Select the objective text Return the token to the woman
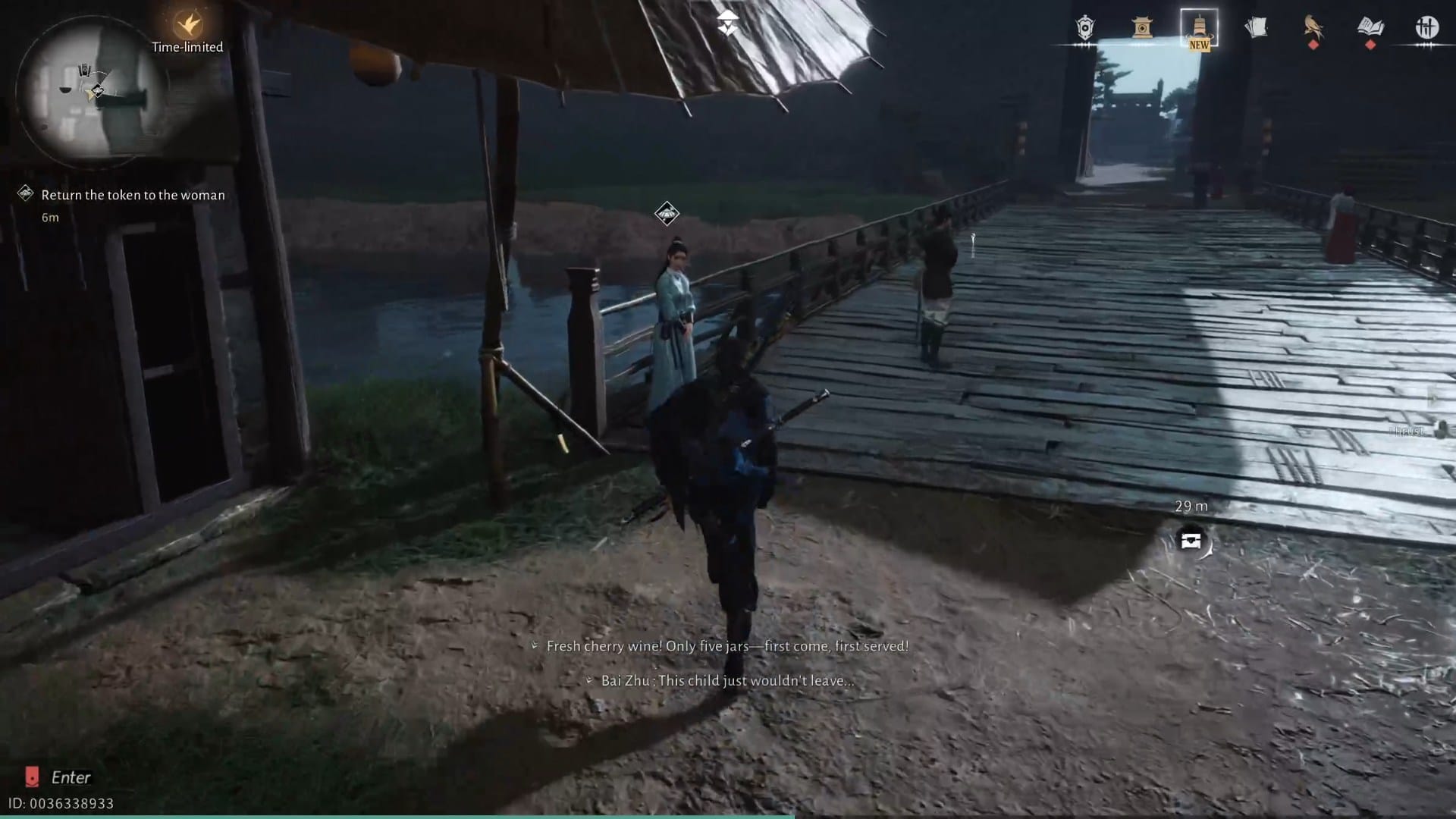1456x819 pixels. [x=133, y=195]
